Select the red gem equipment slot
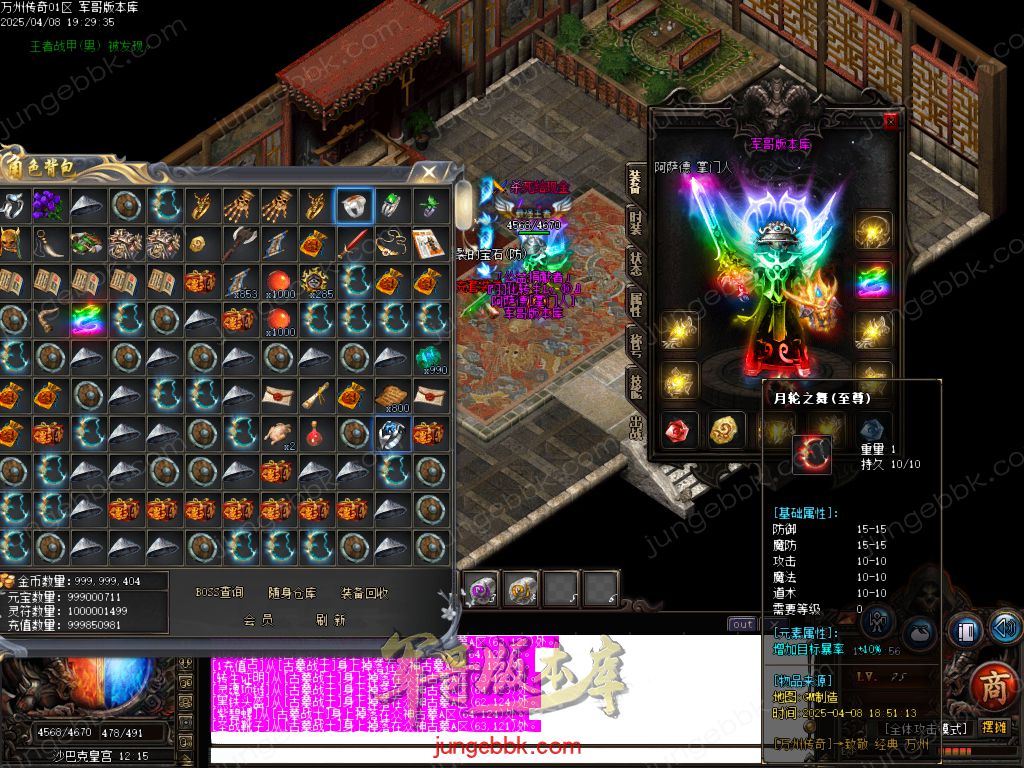 pos(677,431)
